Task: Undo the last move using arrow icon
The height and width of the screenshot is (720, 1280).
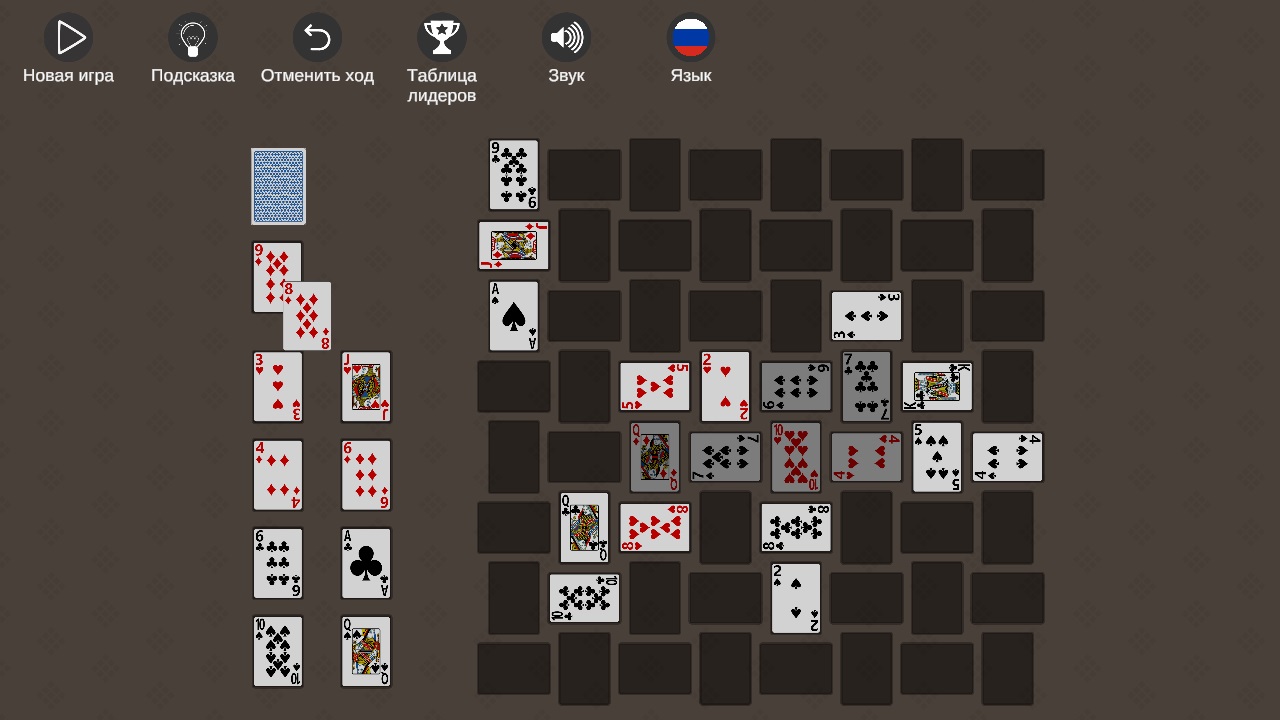Action: (x=317, y=36)
